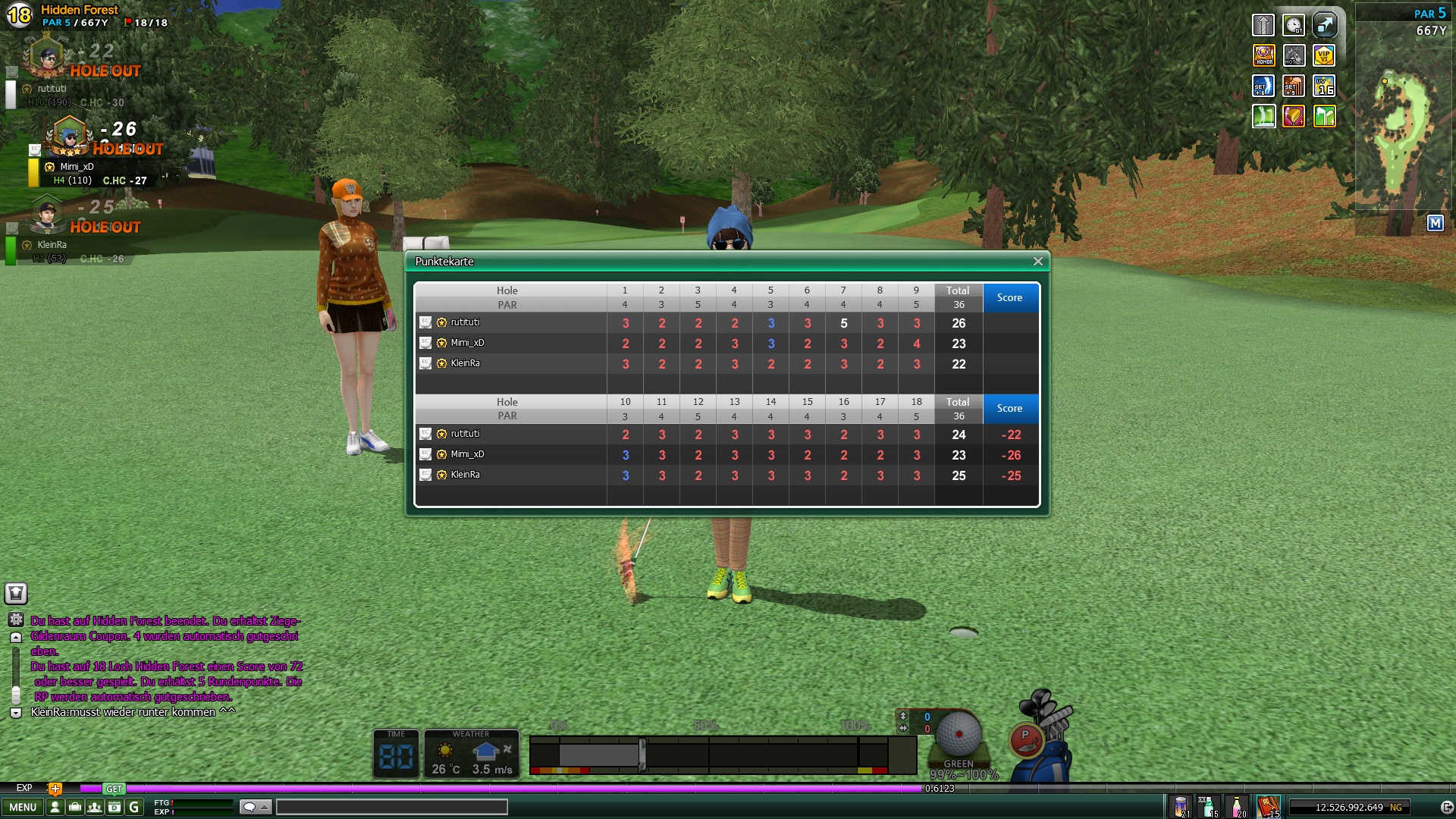Open the briefcase inventory icon
This screenshot has height=819, width=1456.
(74, 808)
